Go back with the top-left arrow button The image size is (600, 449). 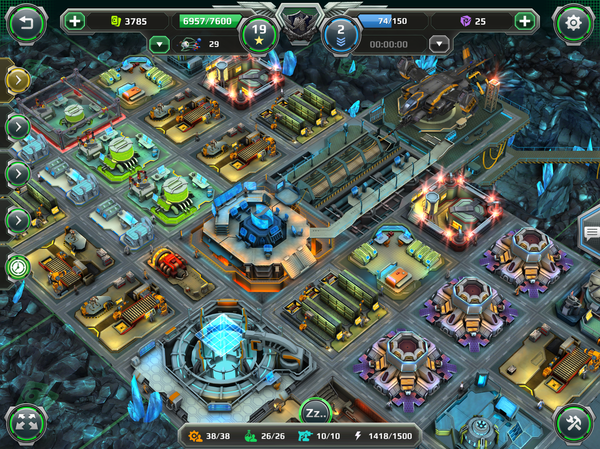[26, 21]
